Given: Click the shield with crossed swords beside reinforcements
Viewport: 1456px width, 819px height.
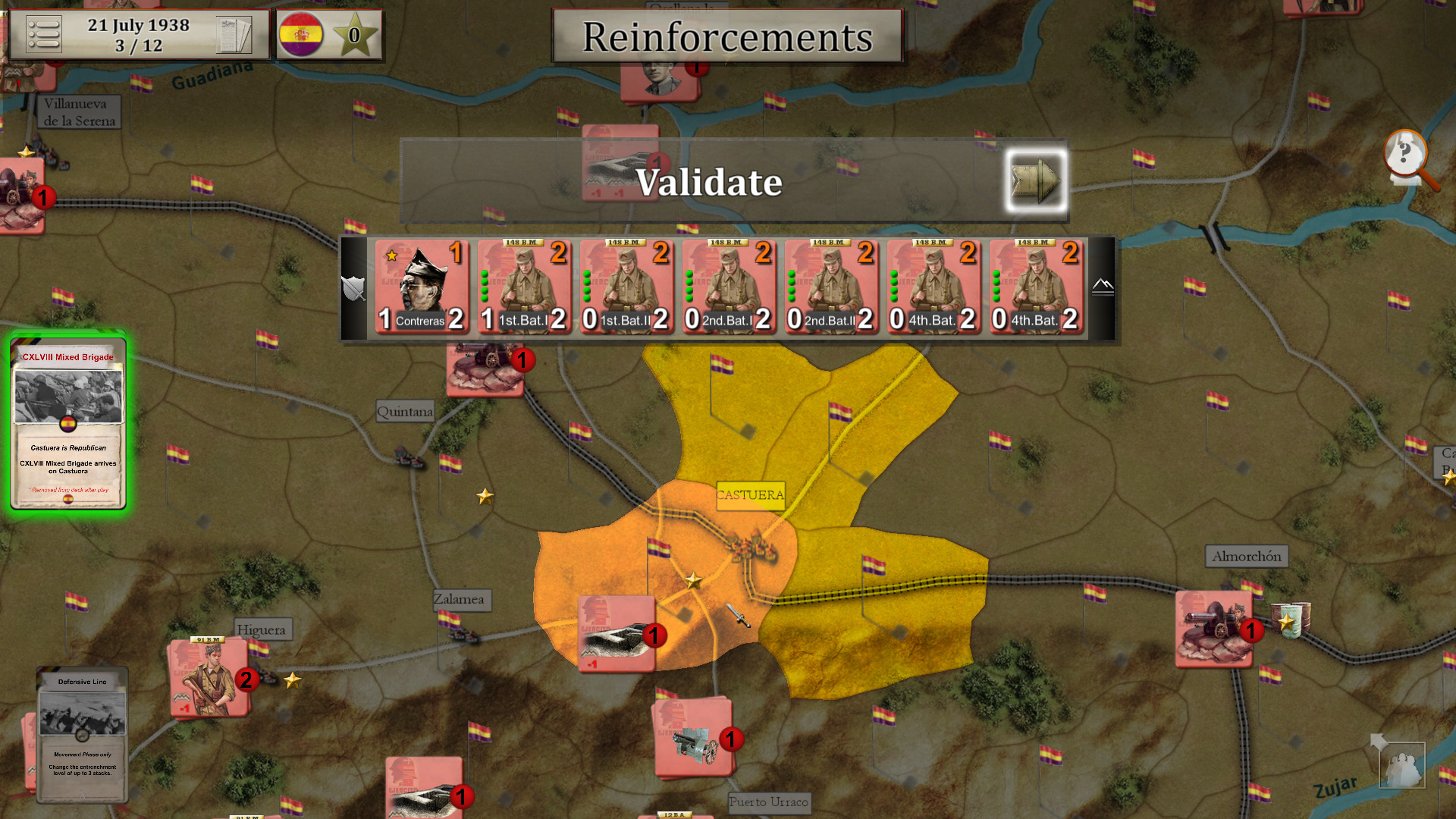Looking at the screenshot, I should coord(353,288).
